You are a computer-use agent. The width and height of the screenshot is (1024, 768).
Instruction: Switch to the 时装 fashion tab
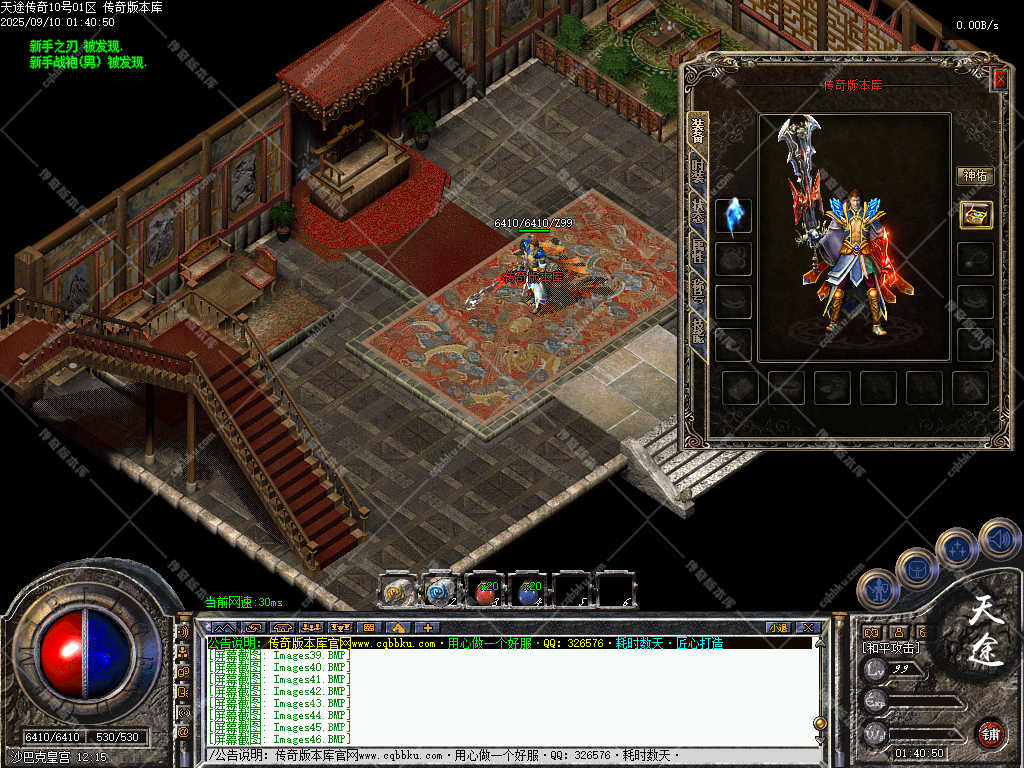[697, 171]
